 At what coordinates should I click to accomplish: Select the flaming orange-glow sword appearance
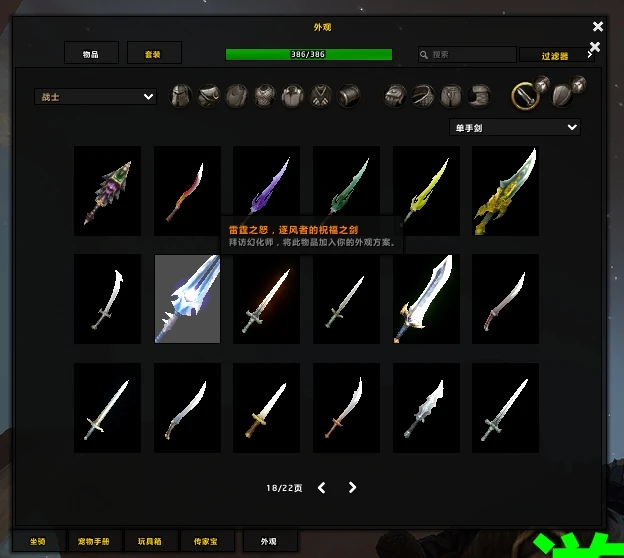[x=267, y=299]
